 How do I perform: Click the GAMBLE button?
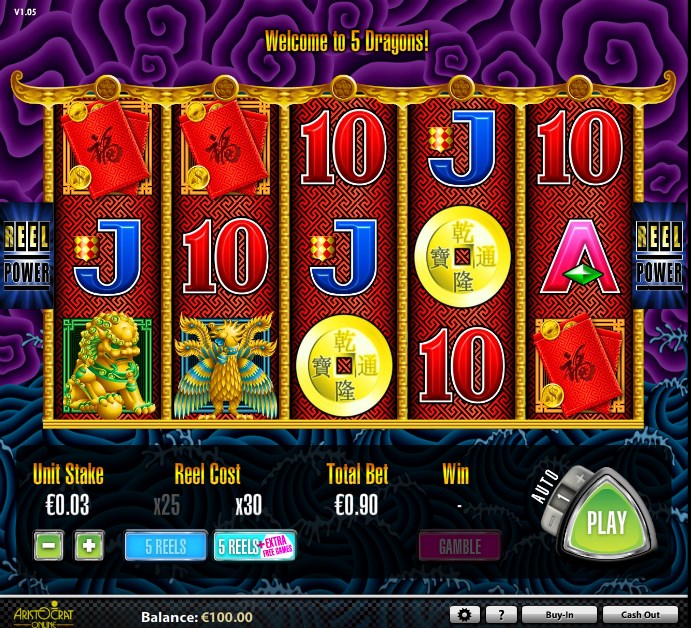pos(459,546)
